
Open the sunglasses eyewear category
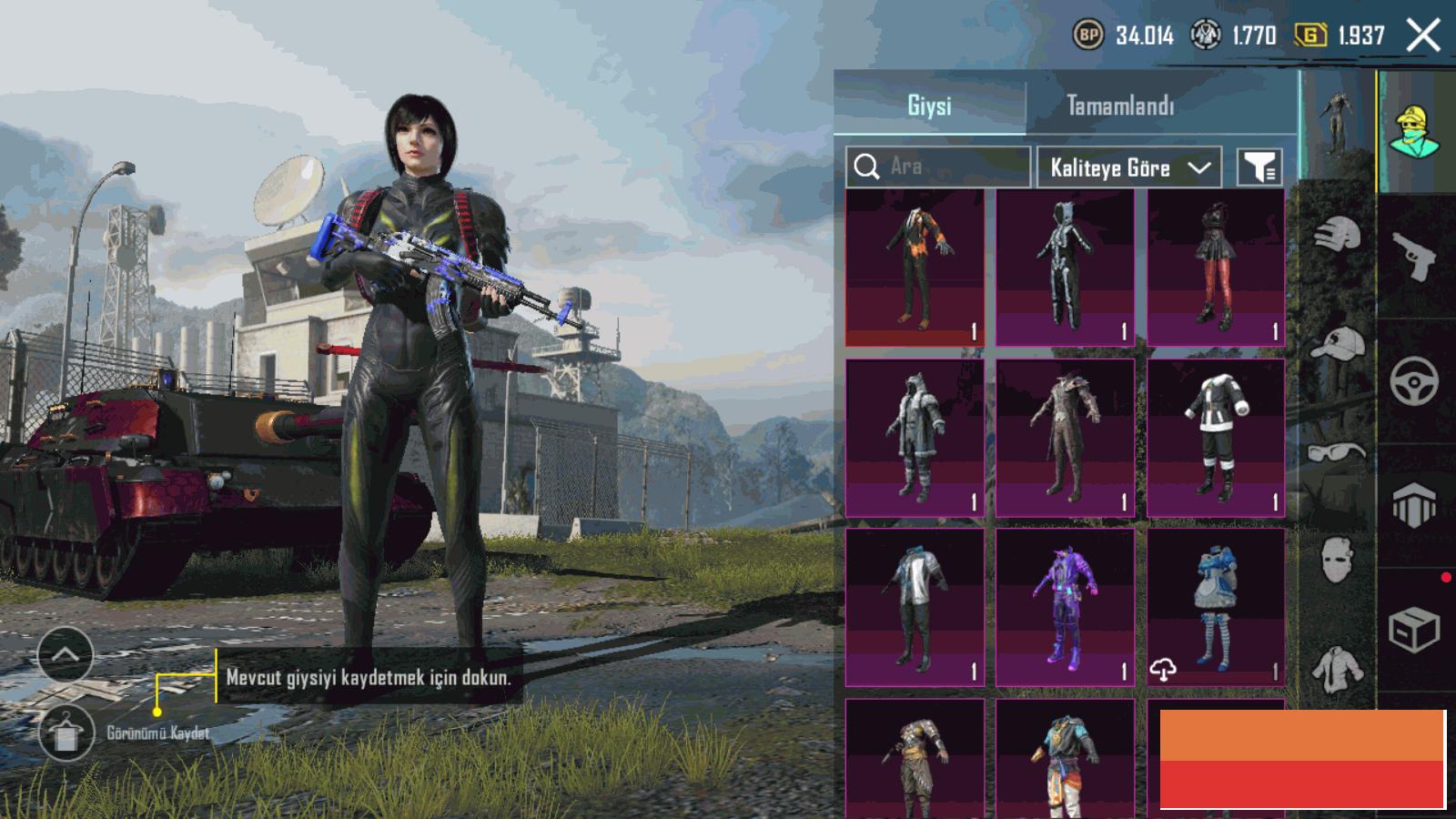pos(1338,452)
